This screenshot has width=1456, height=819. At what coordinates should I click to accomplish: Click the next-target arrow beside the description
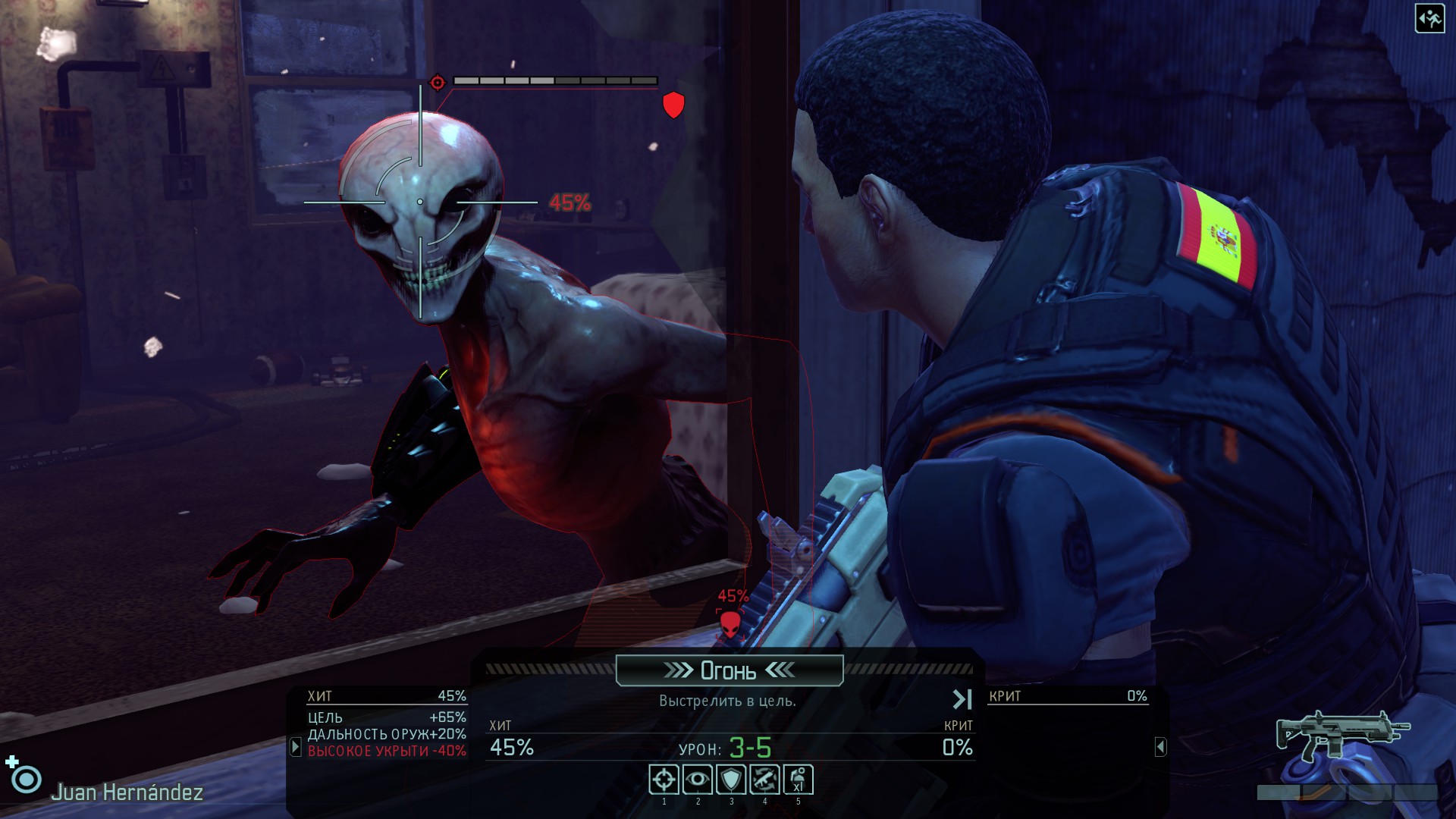962,699
